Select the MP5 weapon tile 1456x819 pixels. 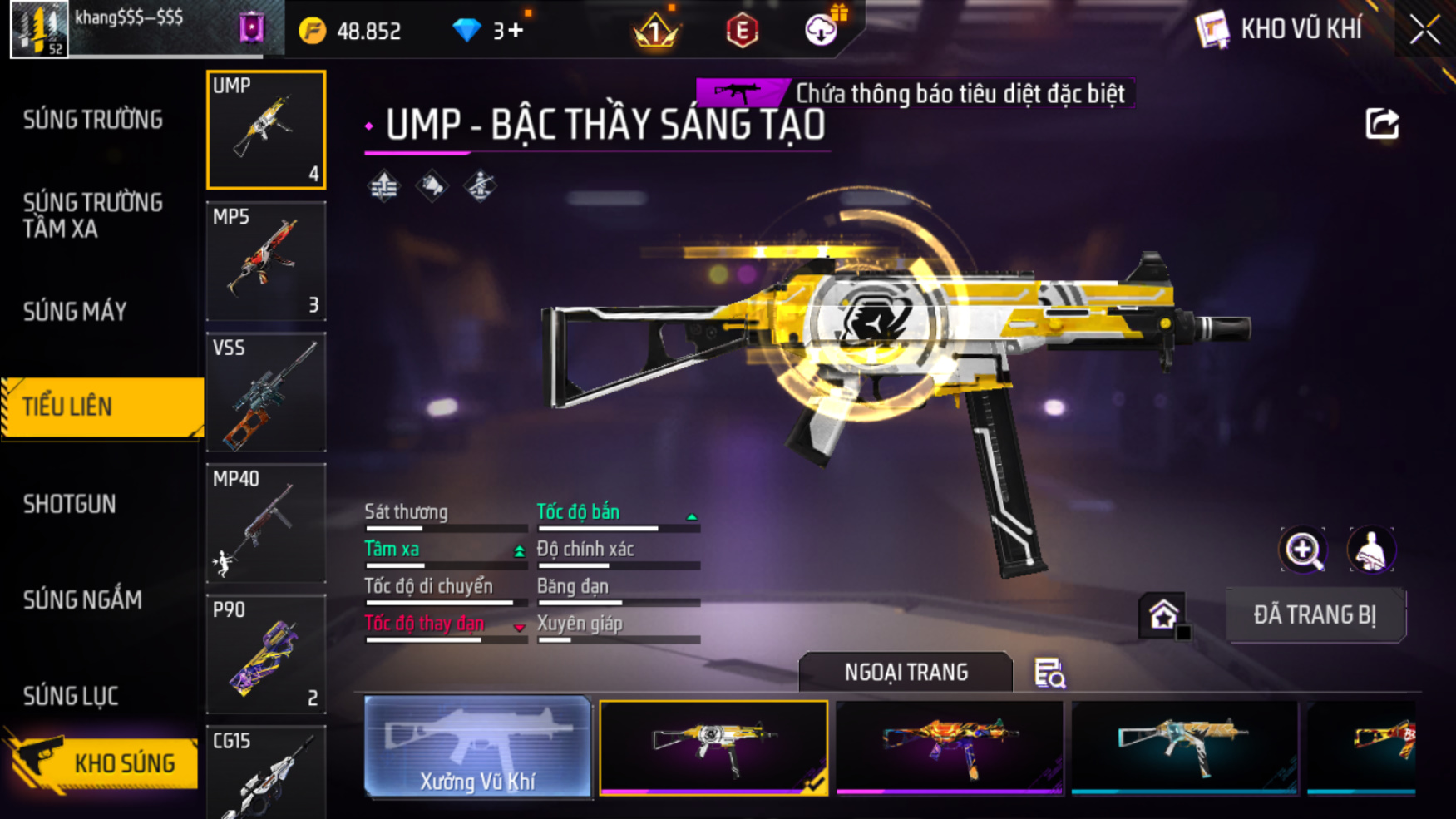[x=266, y=261]
